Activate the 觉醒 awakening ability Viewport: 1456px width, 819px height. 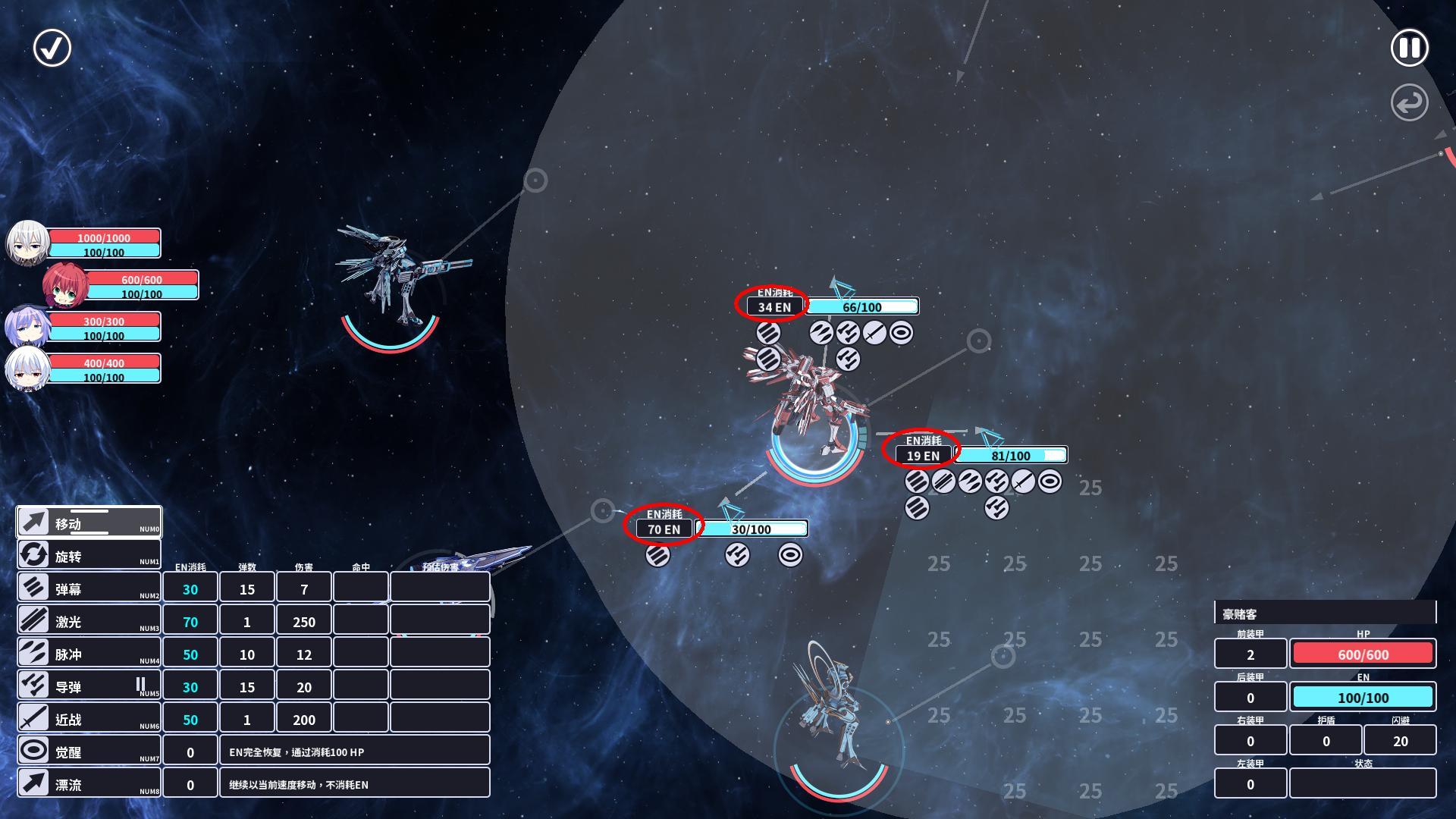click(89, 751)
